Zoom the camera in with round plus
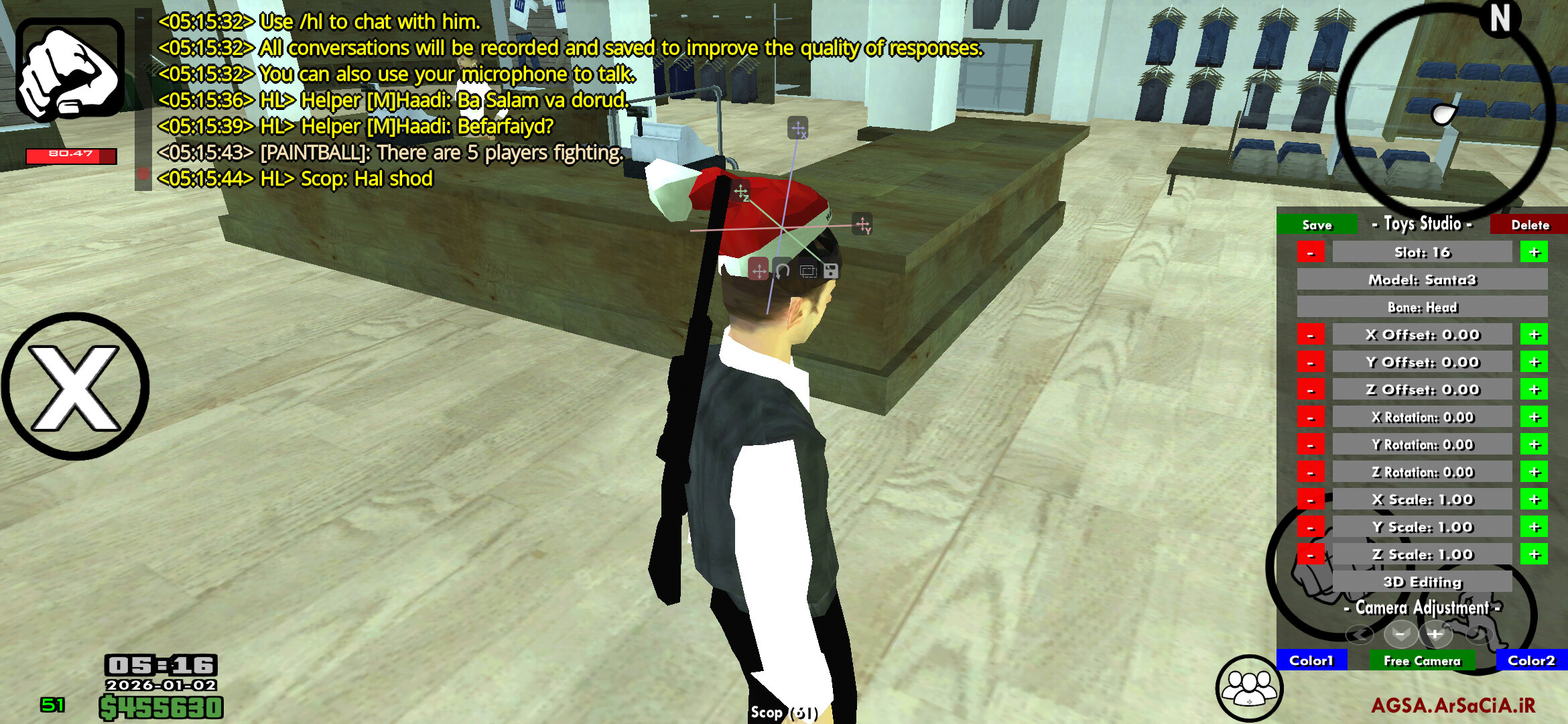This screenshot has width=1568, height=724. pos(1435,633)
